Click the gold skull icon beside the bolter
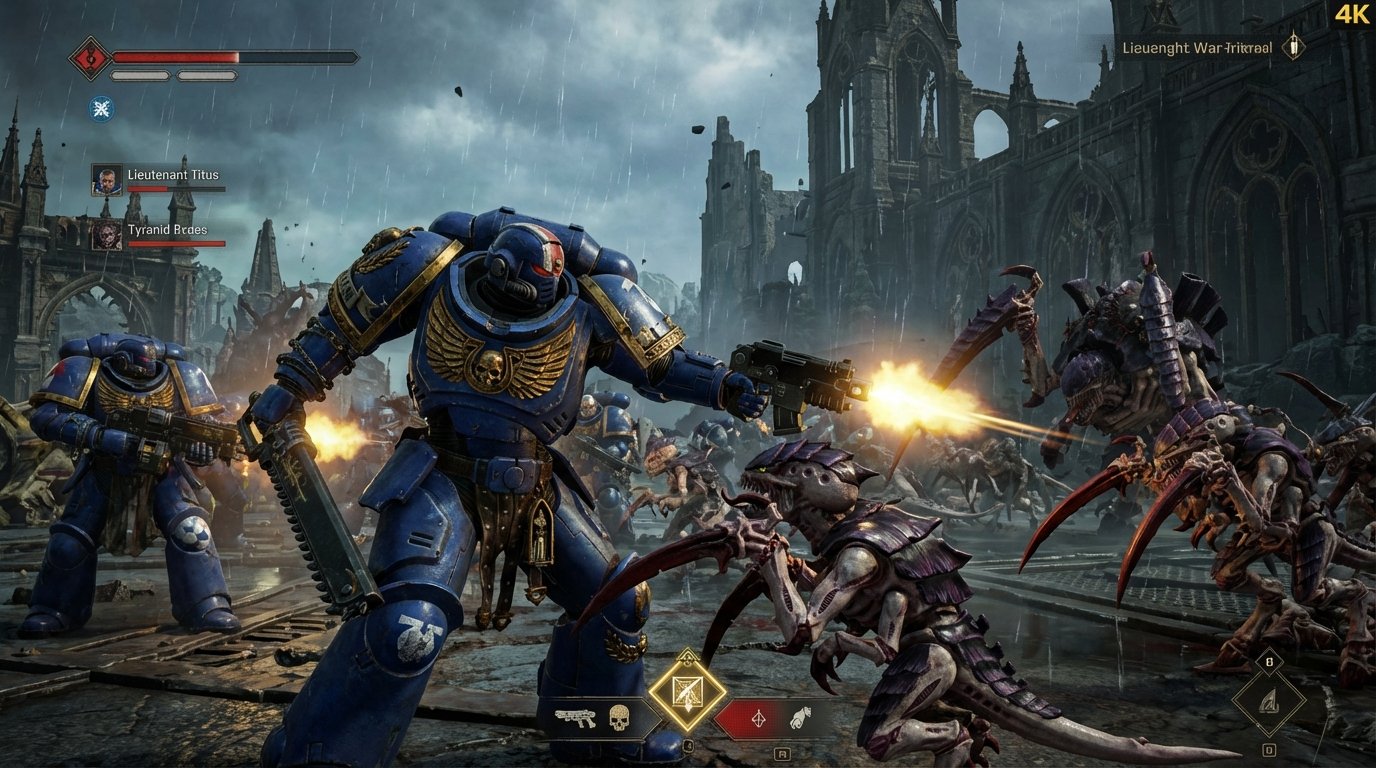 [618, 716]
